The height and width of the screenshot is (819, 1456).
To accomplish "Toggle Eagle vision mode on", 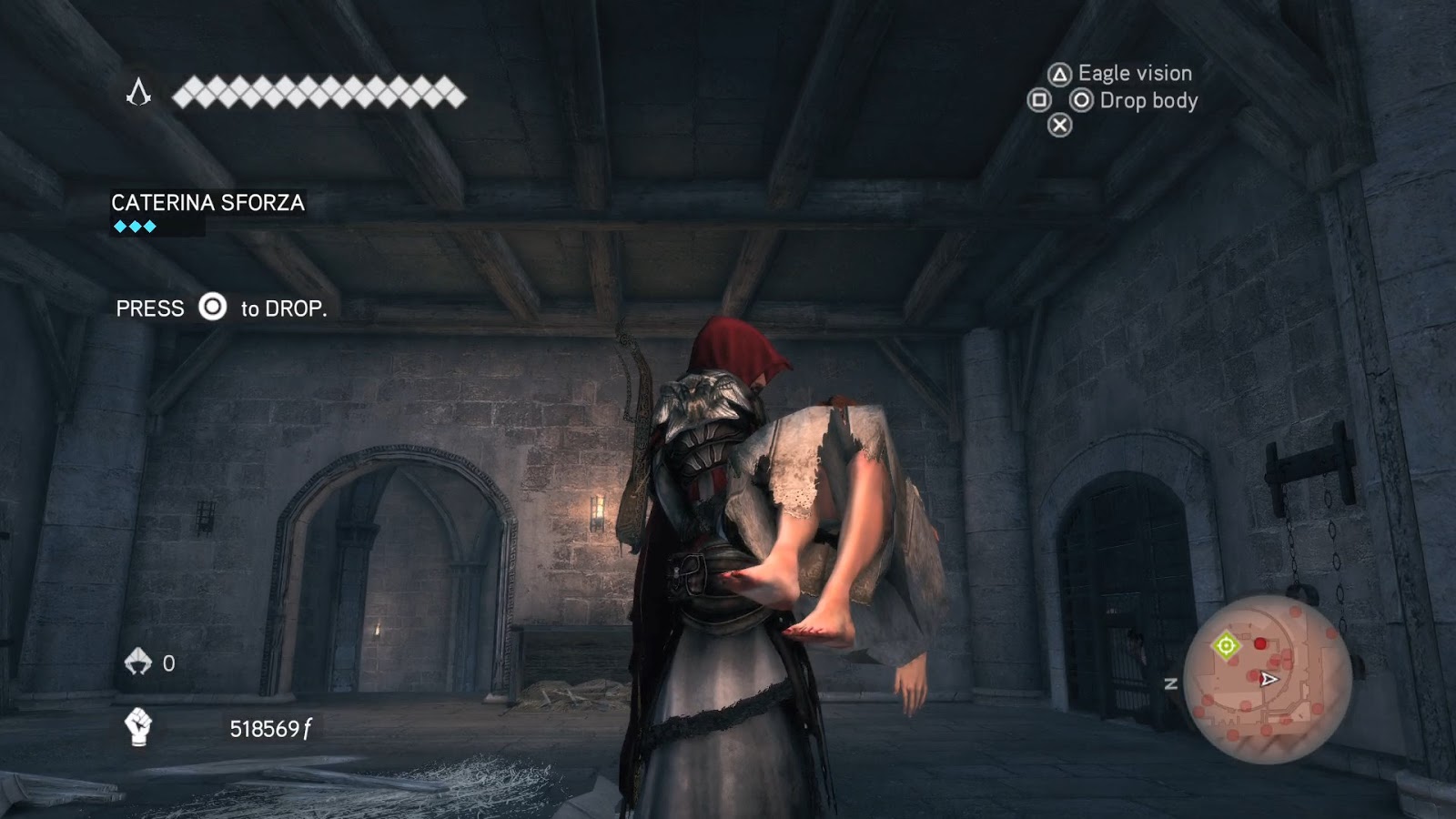I will (x=1060, y=74).
